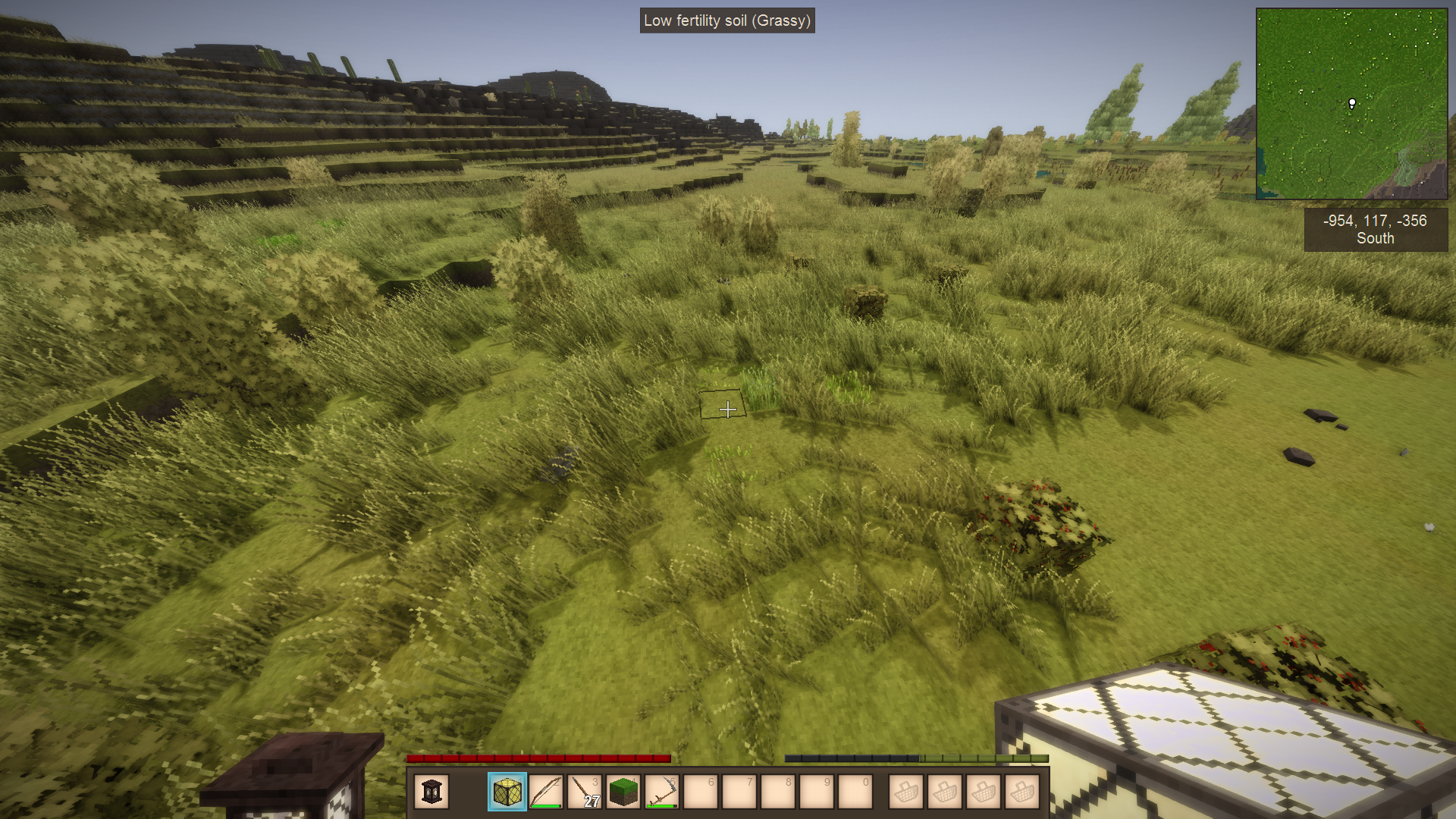This screenshot has height=819, width=1456.
Task: Select the lantern in the offhand slot
Action: coord(431,792)
